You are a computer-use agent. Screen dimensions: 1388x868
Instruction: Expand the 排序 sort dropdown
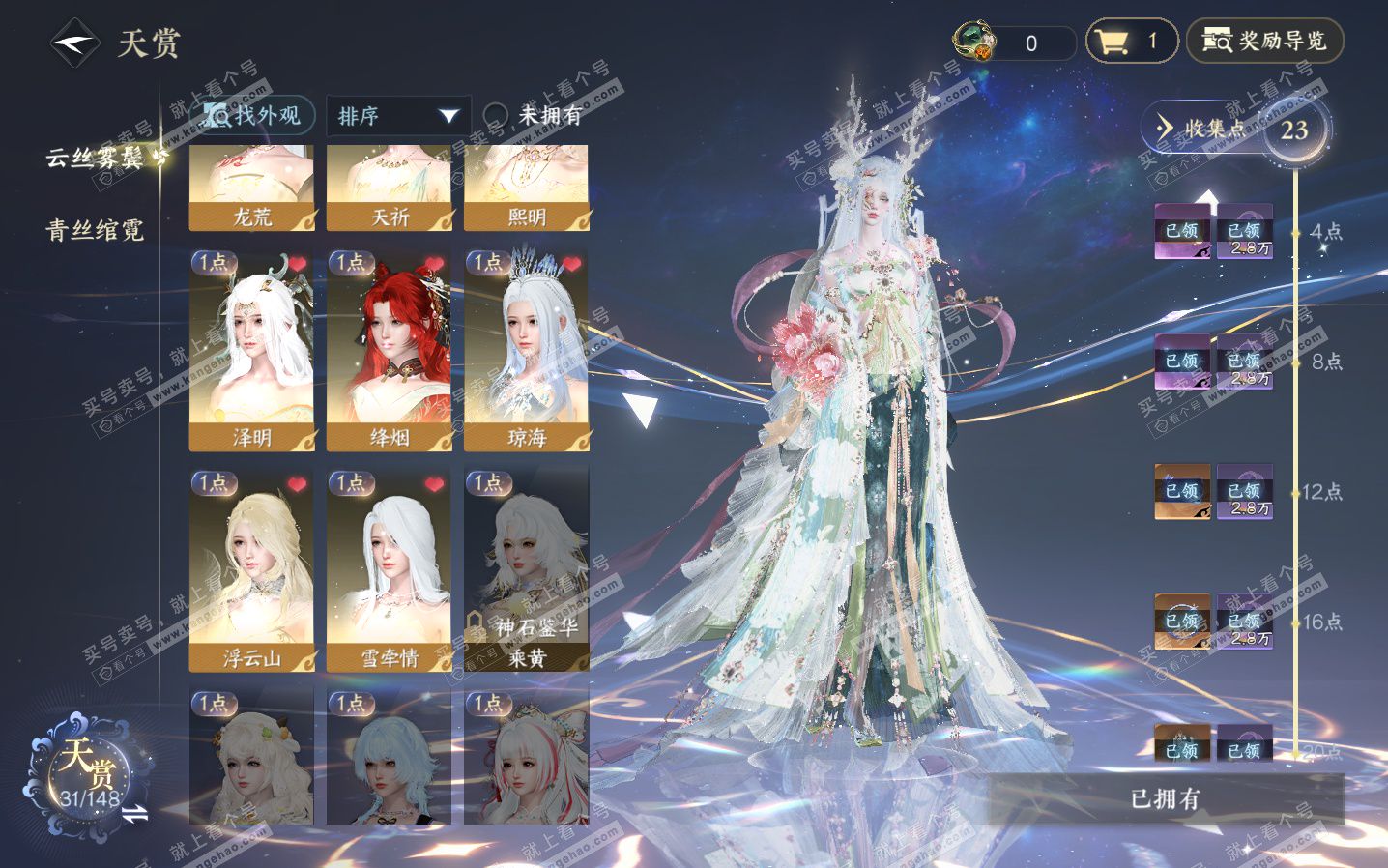tap(397, 116)
